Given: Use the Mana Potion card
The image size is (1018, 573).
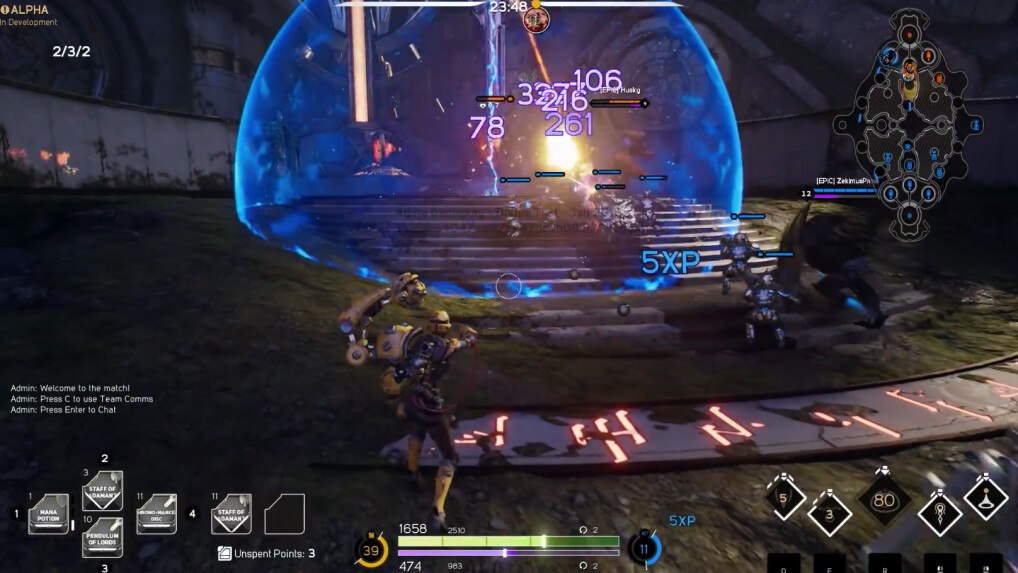Looking at the screenshot, I should coord(48,513).
